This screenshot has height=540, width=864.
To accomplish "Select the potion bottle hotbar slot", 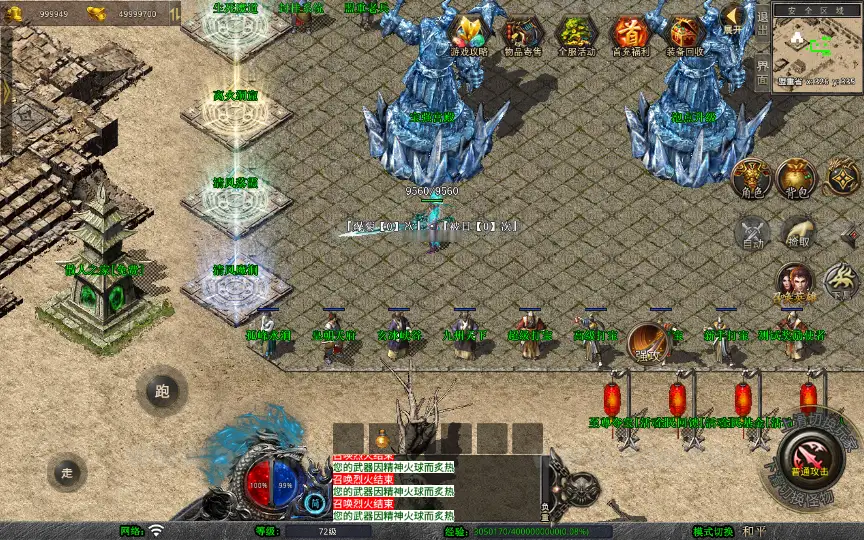I will [381, 438].
